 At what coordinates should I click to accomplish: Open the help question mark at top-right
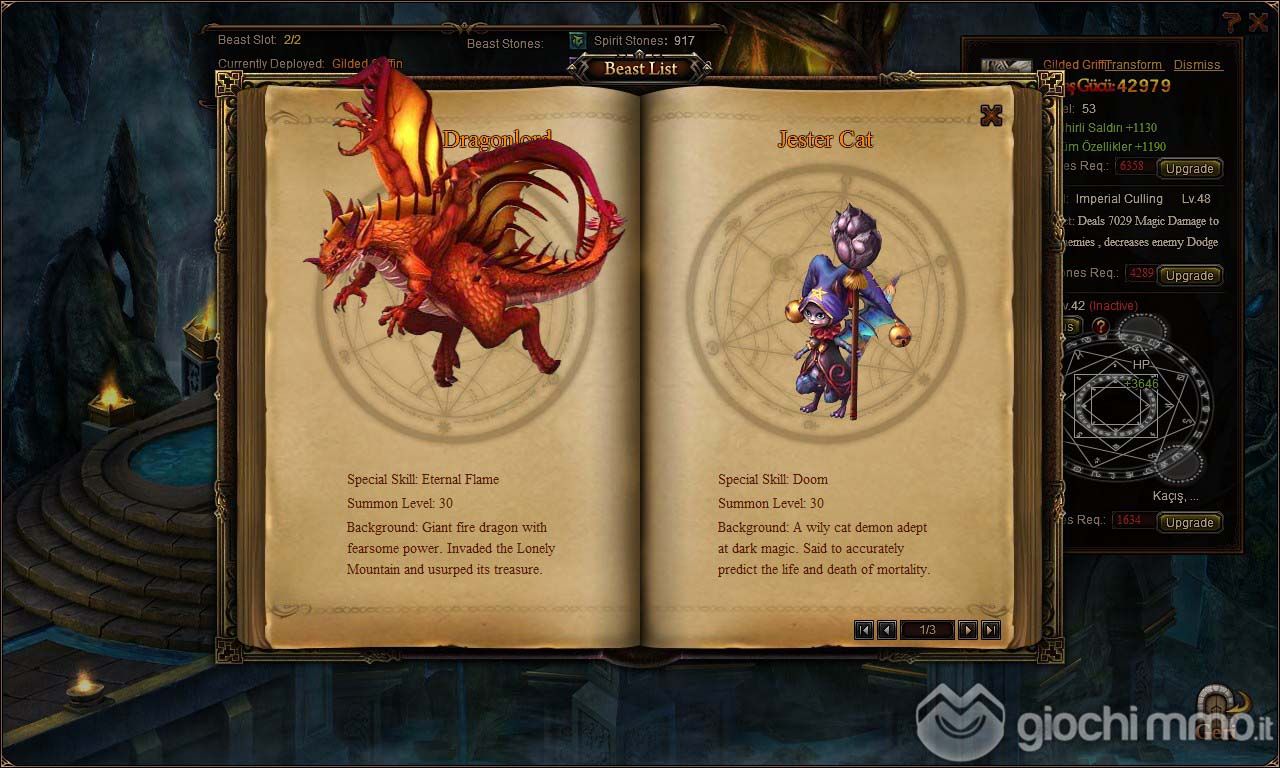click(1231, 22)
